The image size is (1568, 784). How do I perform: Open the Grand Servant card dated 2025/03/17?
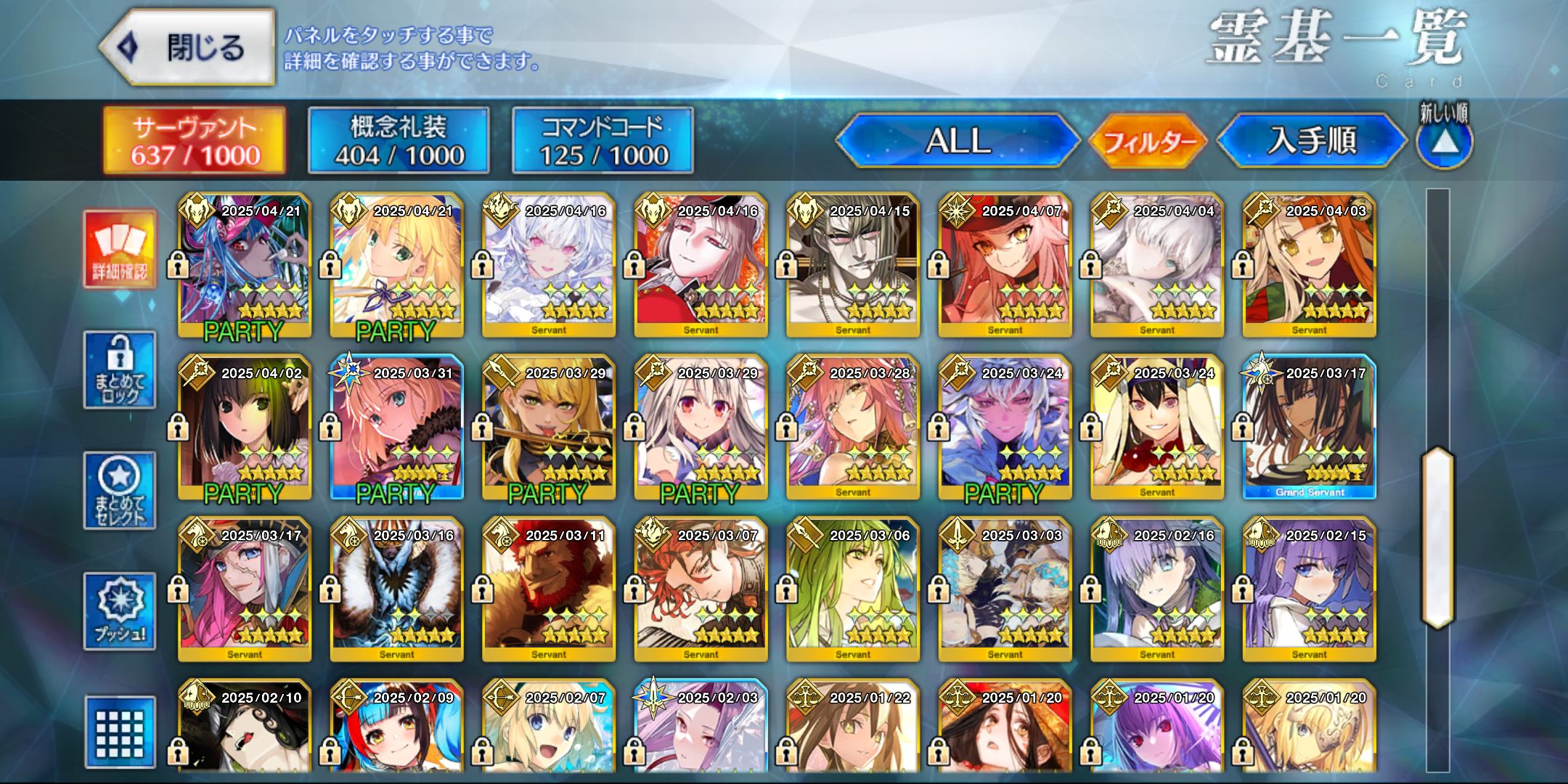(1309, 428)
